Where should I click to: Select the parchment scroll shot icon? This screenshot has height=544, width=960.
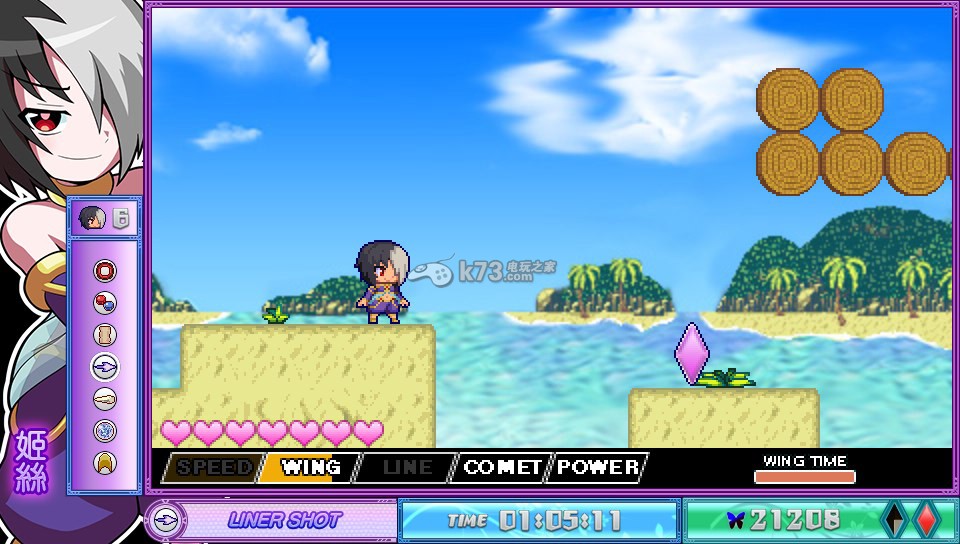point(105,335)
